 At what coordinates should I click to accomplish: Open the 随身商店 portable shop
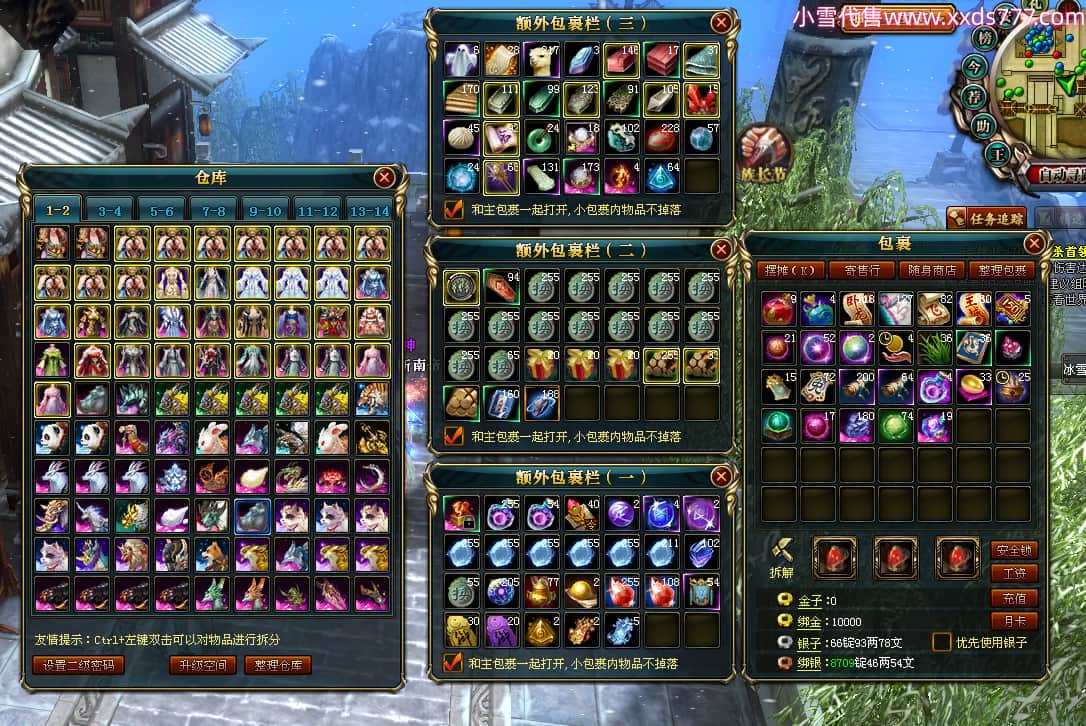coord(933,270)
